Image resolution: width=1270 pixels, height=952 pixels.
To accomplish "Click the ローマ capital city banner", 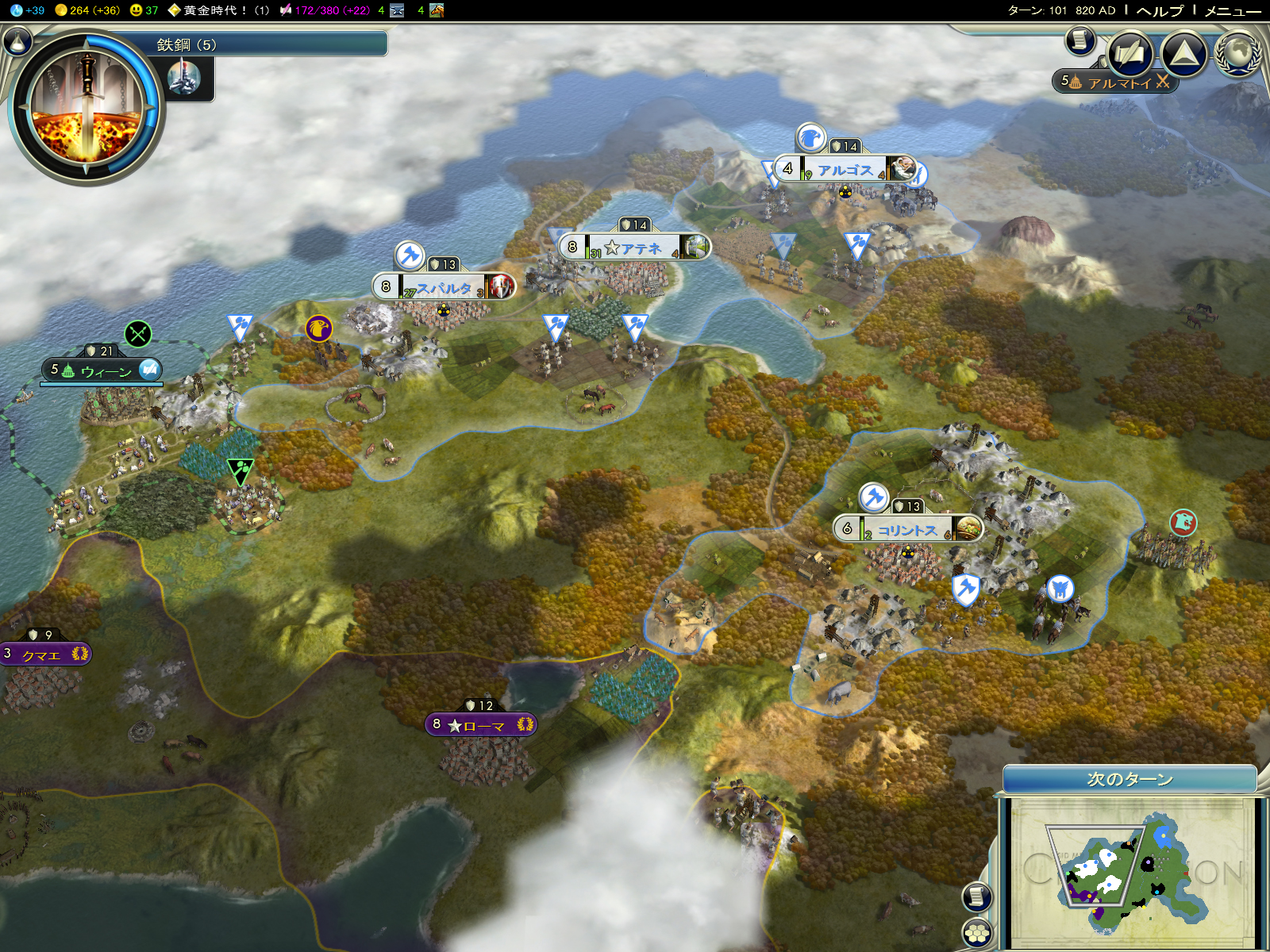I will (x=481, y=725).
